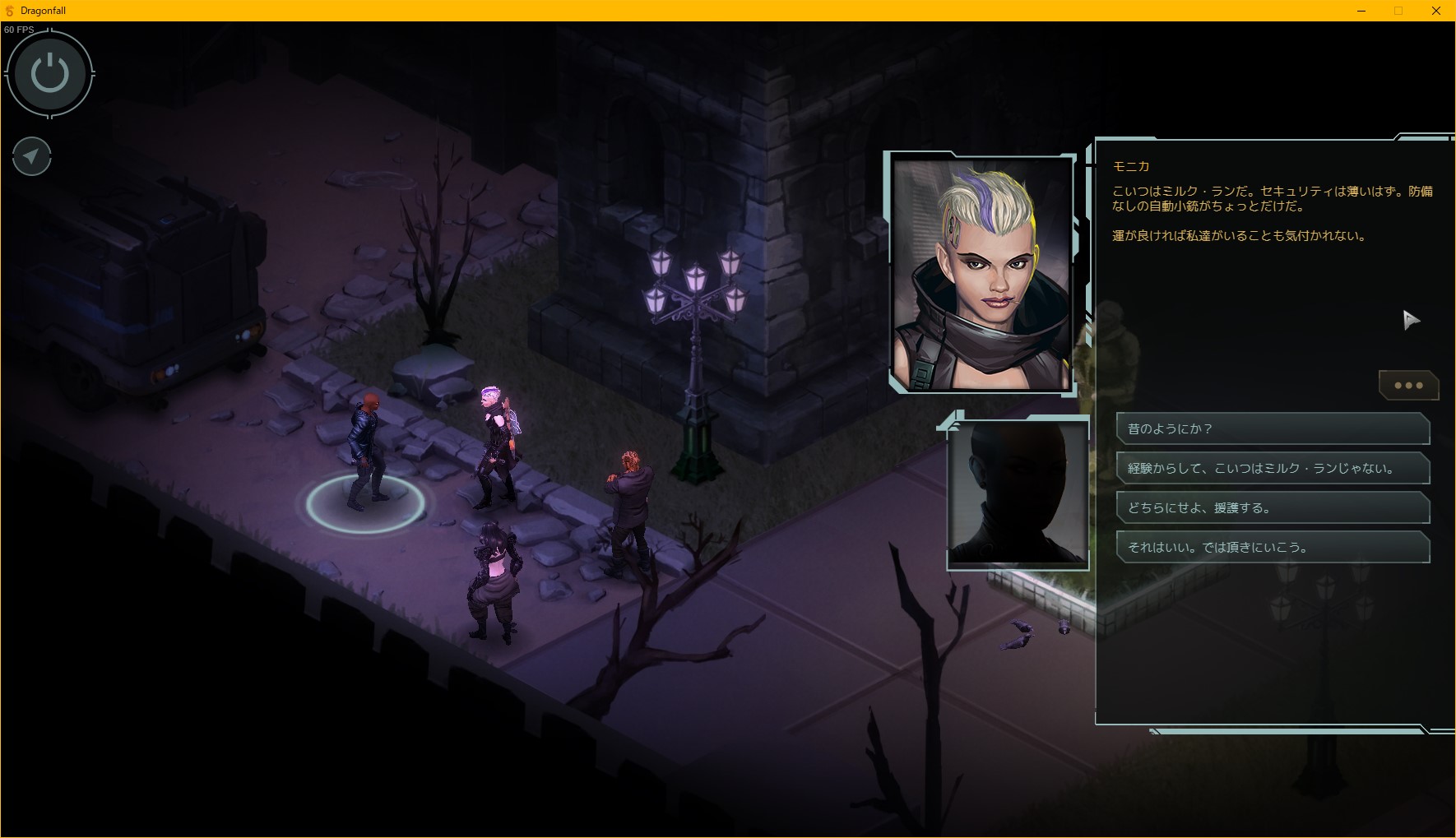This screenshot has height=838, width=1456.
Task: Click the Dragonfall title bar text
Action: point(43,10)
